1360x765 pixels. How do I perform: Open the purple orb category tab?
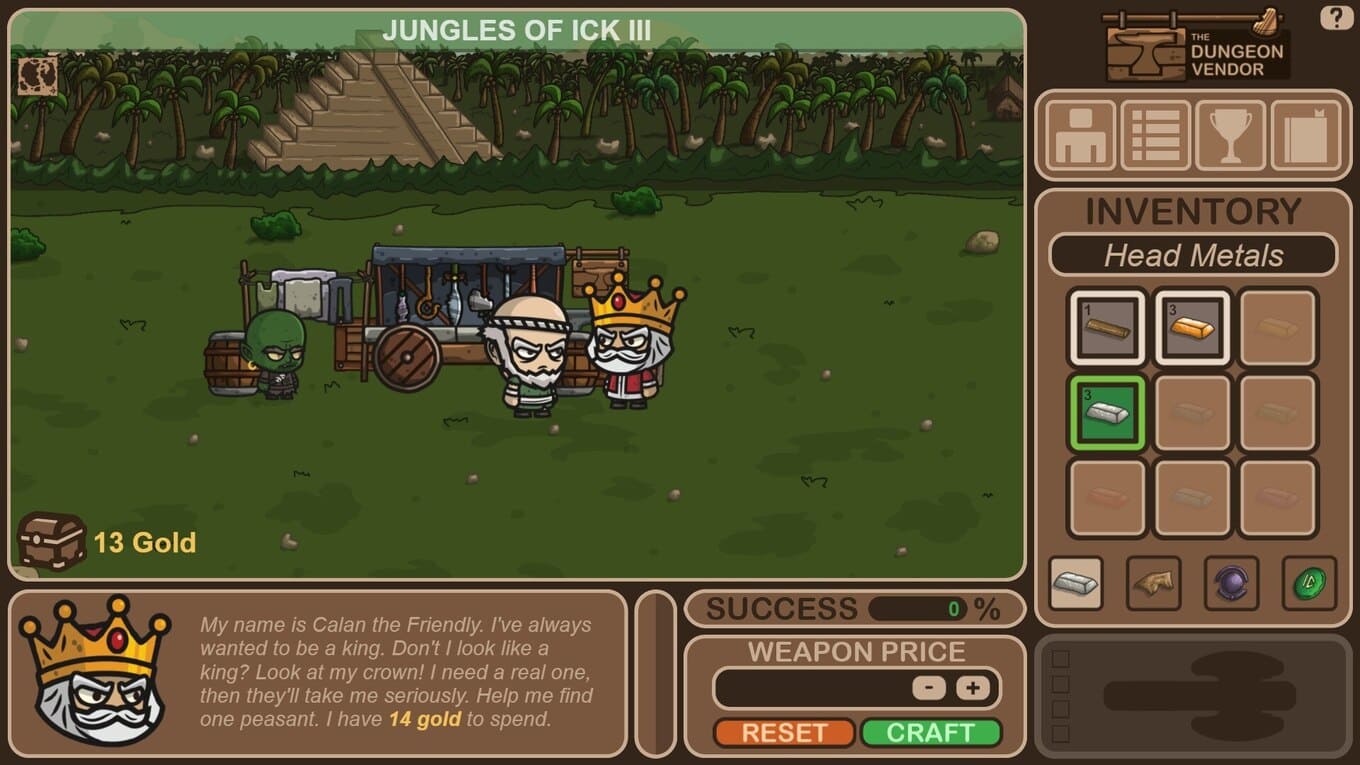[1231, 583]
